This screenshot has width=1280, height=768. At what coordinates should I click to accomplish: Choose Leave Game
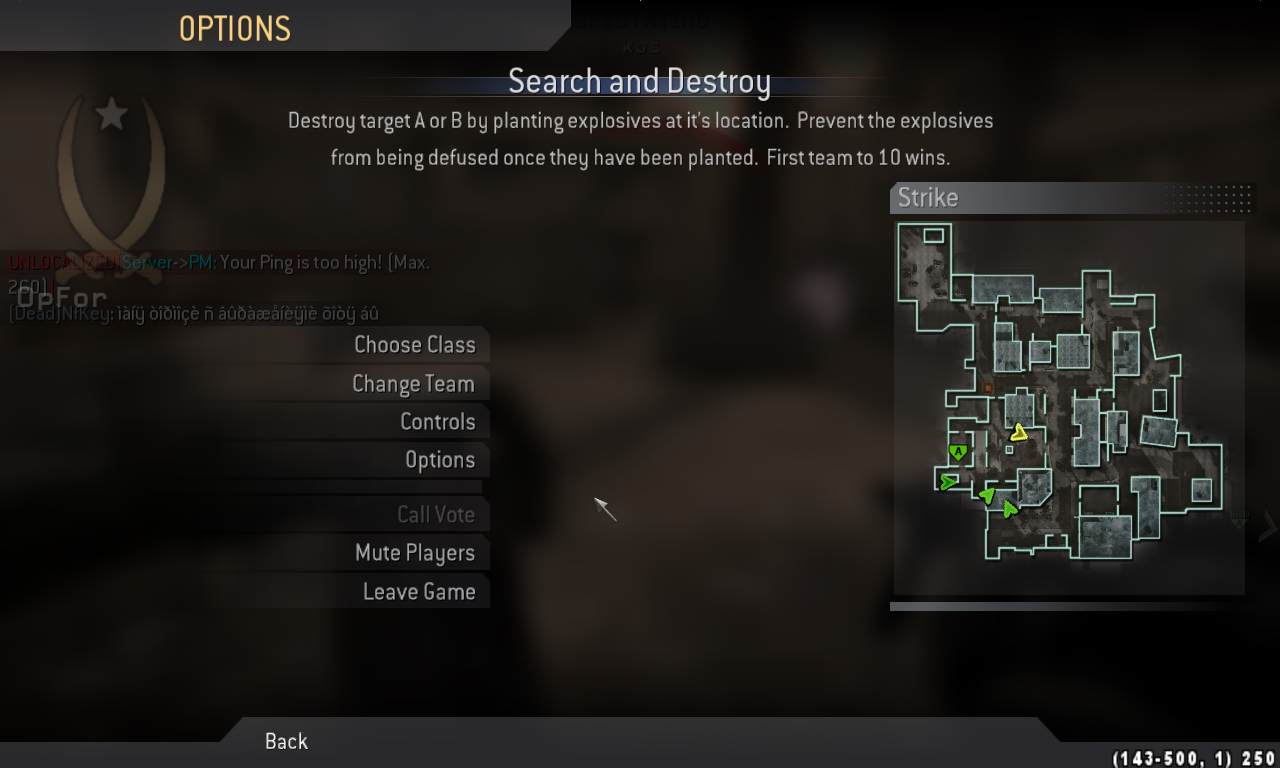(x=418, y=592)
